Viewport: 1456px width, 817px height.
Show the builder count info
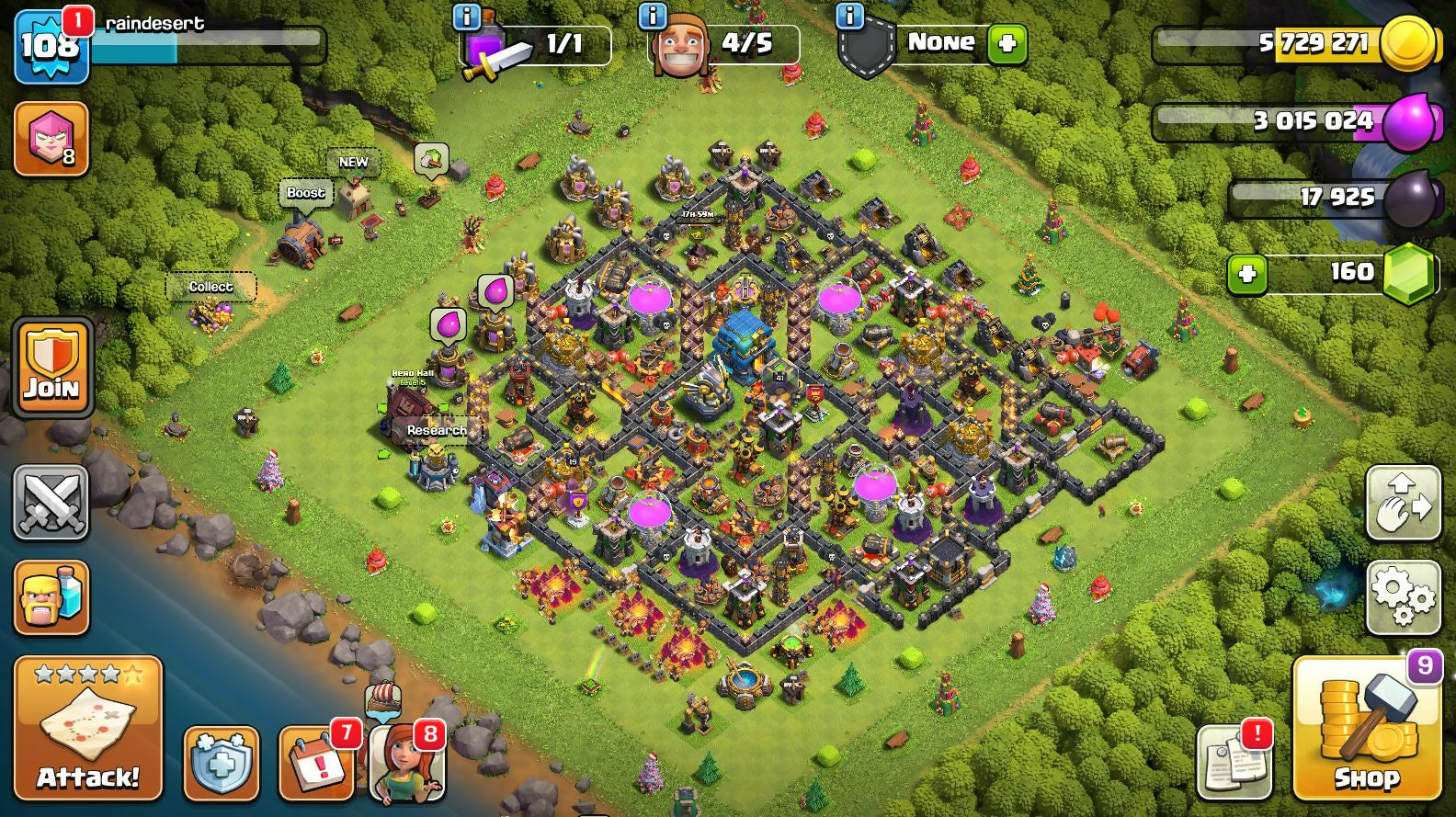pyautogui.click(x=652, y=16)
